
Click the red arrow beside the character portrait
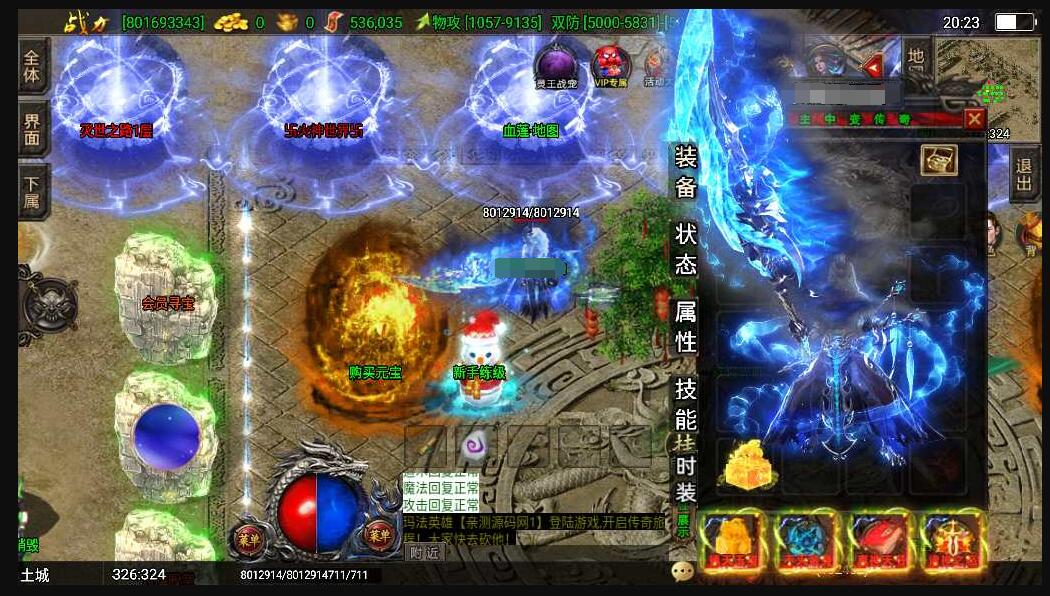[872, 67]
